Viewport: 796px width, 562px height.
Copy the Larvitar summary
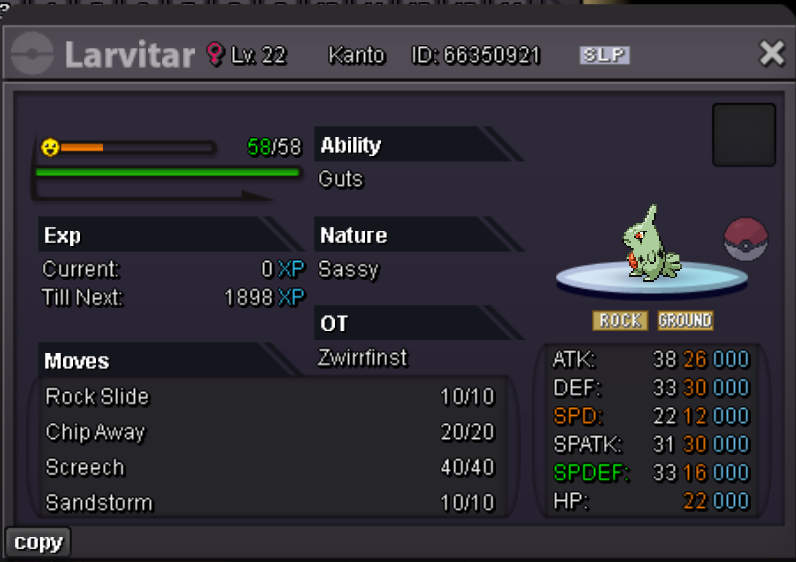point(38,542)
